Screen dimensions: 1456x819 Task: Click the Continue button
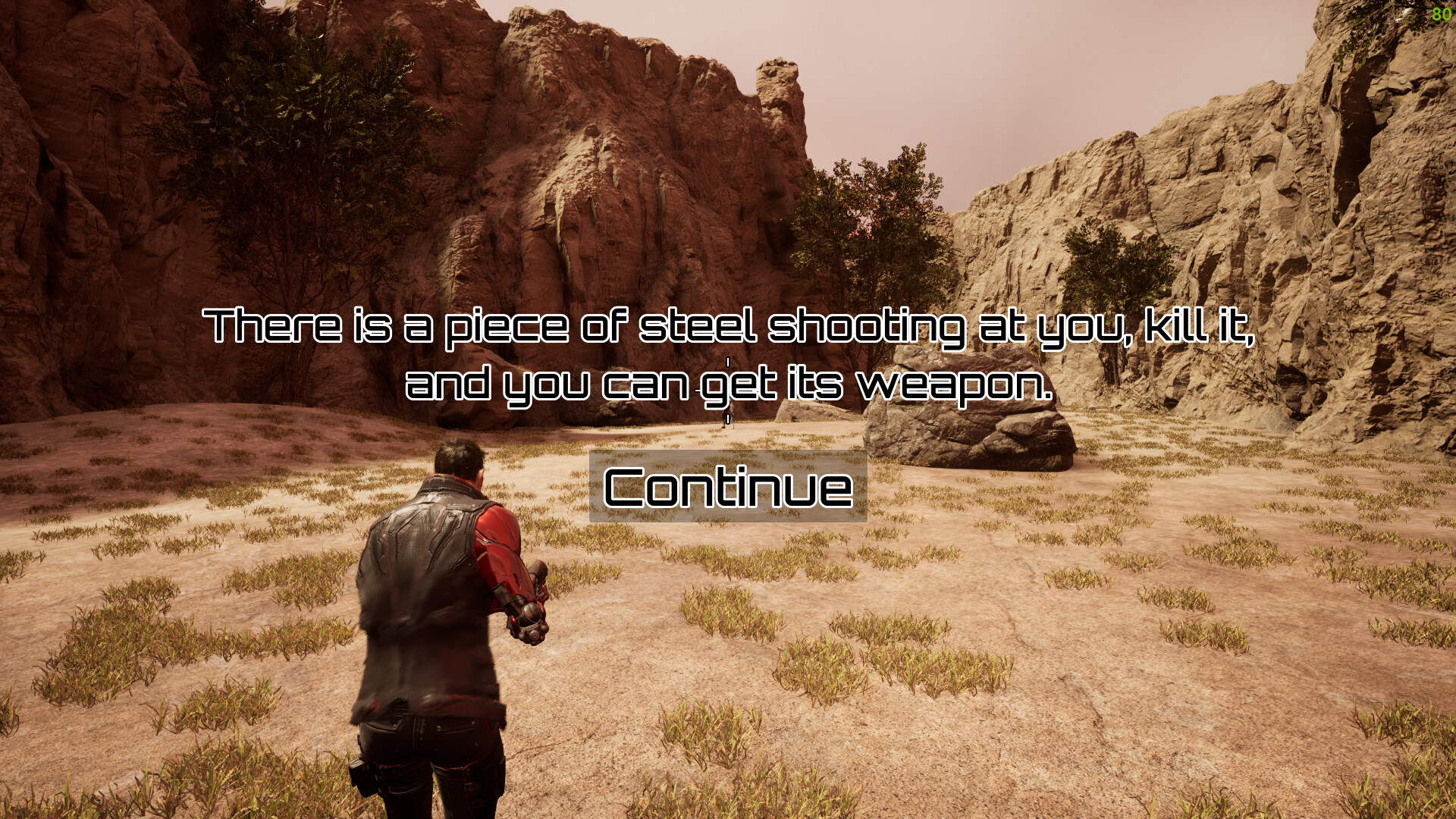pos(727,488)
